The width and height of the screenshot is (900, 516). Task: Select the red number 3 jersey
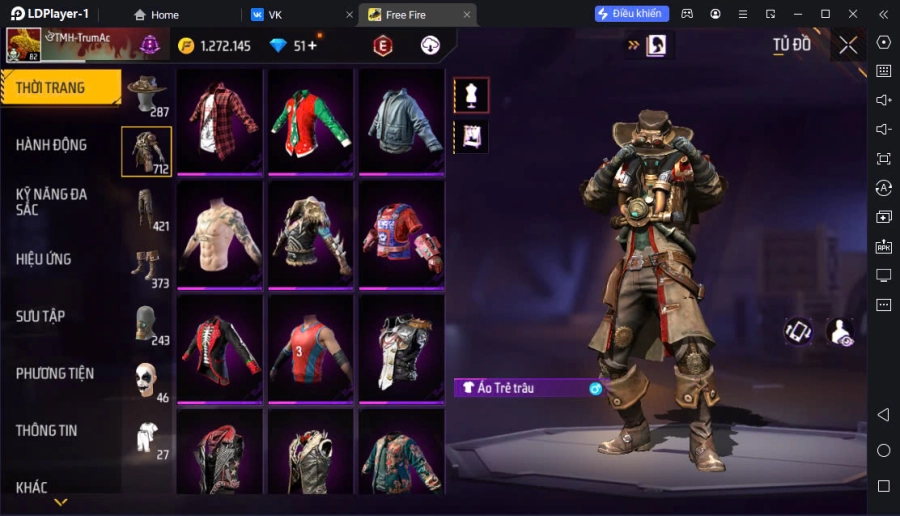click(x=310, y=348)
